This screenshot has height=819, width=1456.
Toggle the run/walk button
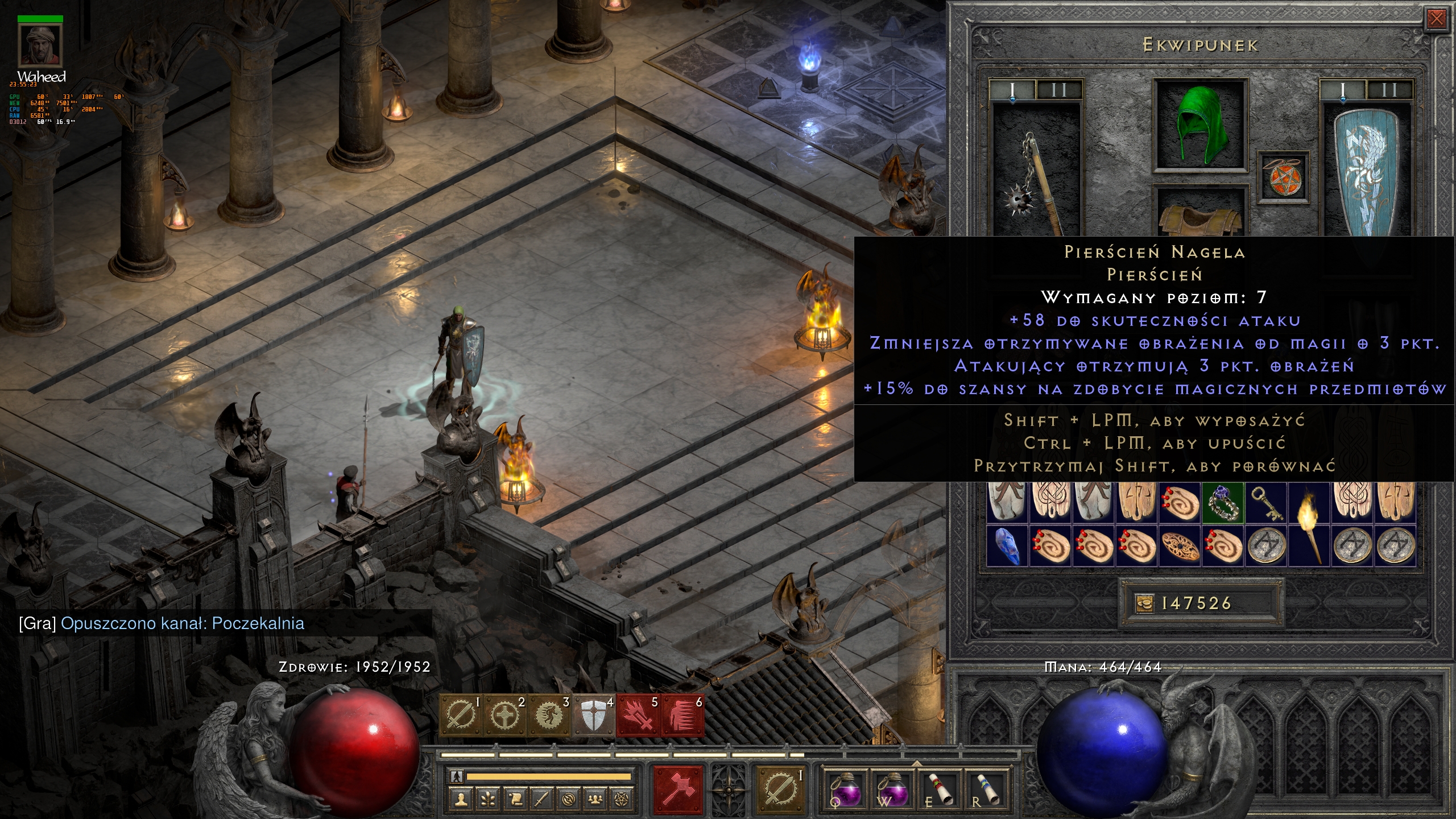tap(457, 776)
